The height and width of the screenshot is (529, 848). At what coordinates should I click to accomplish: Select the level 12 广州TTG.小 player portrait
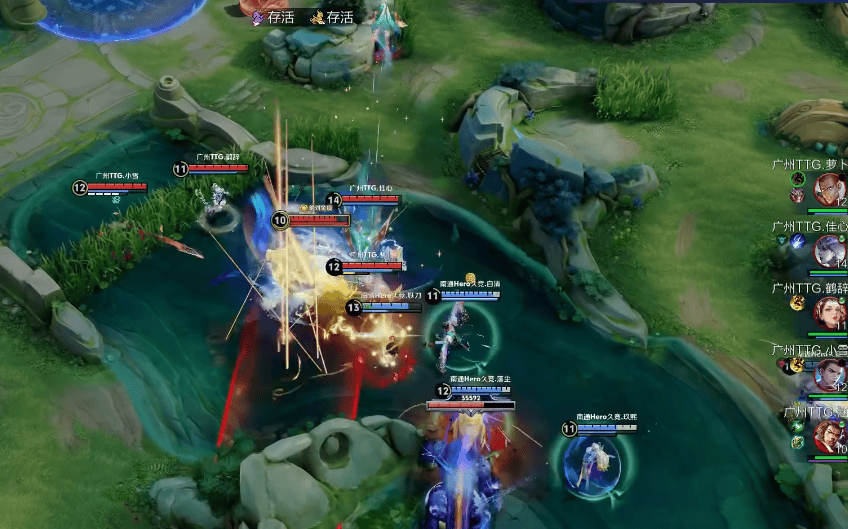pyautogui.click(x=829, y=373)
